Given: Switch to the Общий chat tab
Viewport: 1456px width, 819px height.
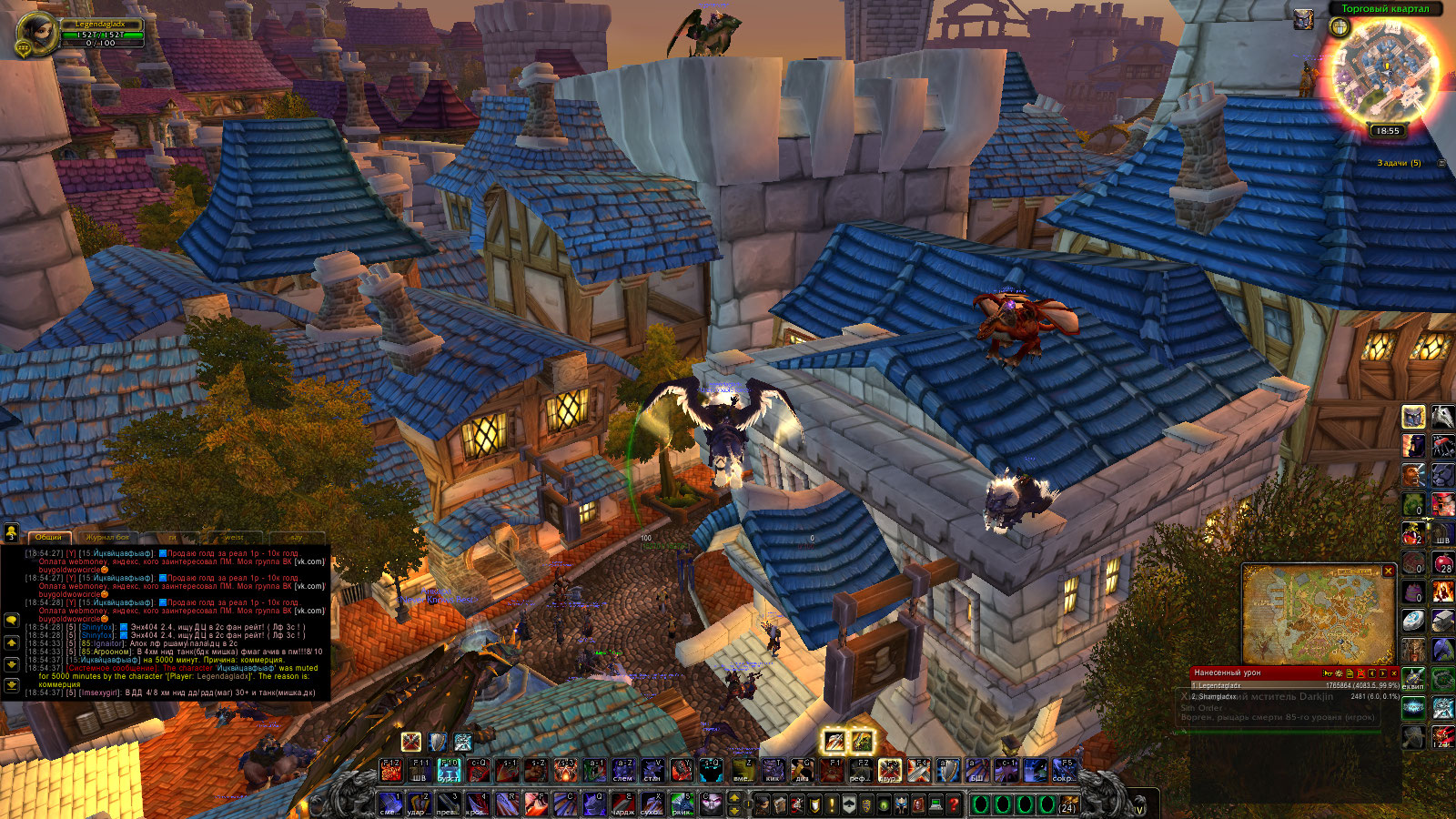Looking at the screenshot, I should pos(49,537).
